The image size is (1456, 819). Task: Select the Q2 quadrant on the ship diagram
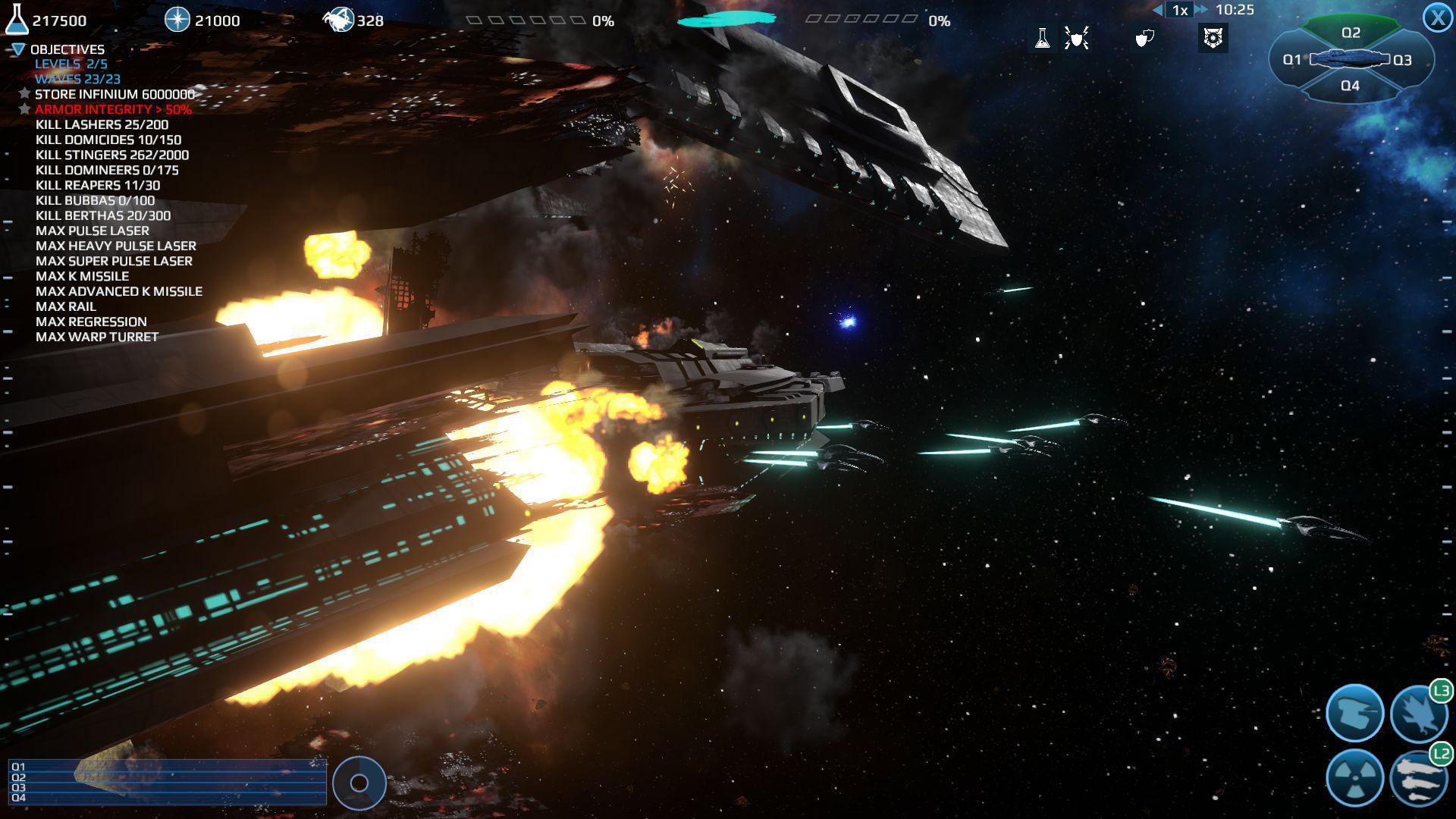click(1351, 32)
